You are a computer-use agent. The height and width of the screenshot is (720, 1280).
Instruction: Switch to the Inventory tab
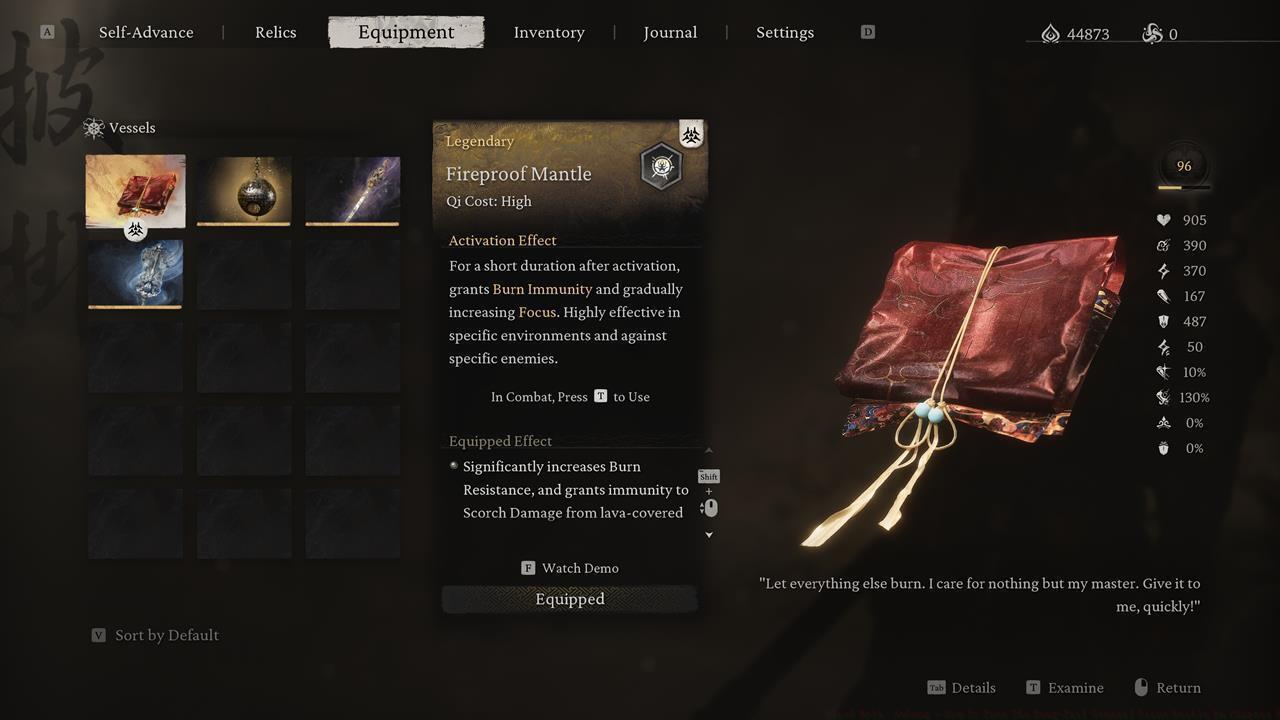(x=549, y=32)
